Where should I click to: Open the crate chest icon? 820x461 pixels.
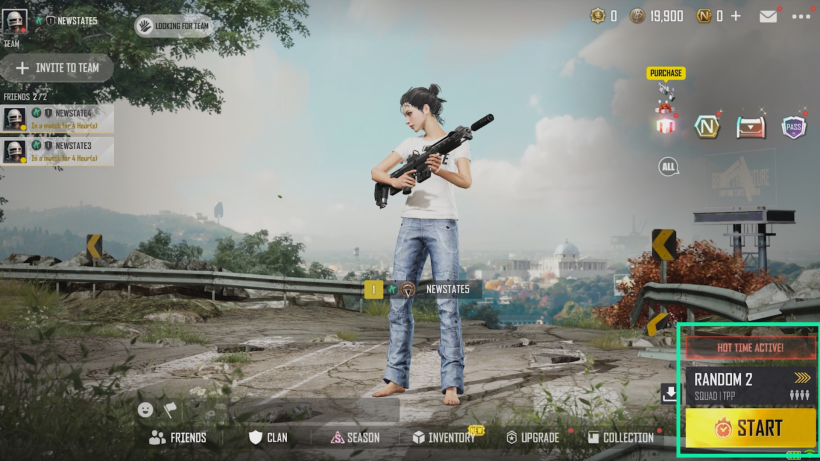click(750, 126)
